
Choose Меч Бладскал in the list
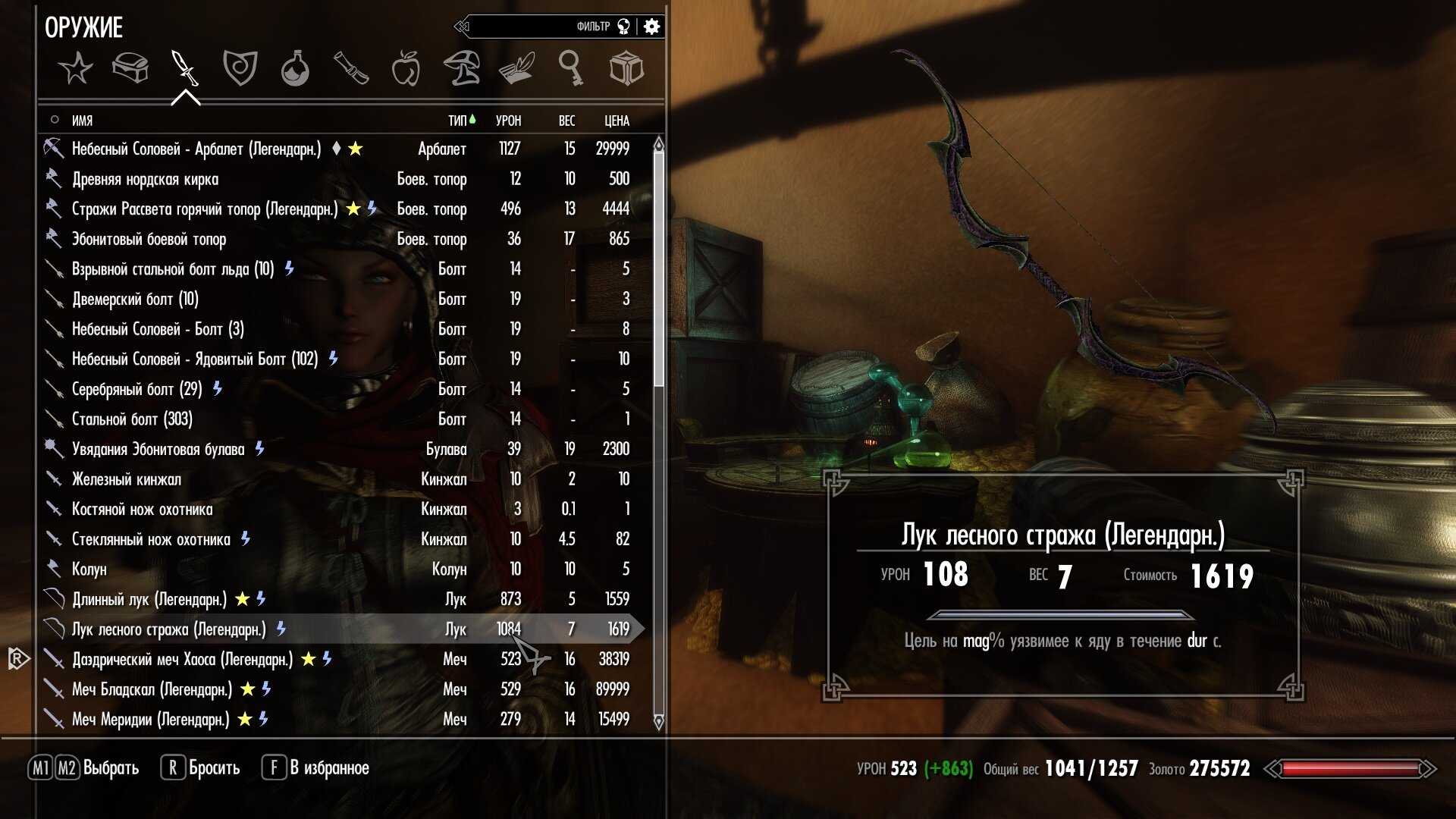pyautogui.click(x=152, y=689)
